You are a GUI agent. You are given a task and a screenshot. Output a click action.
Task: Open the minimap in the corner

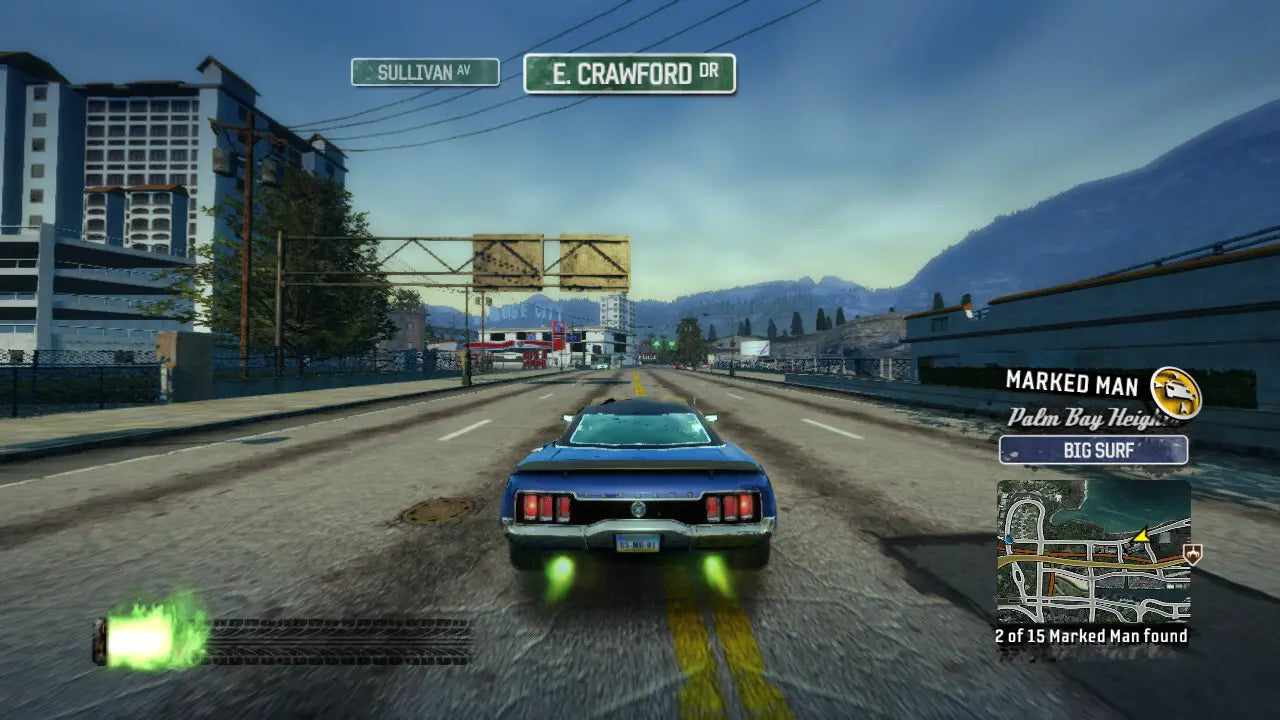1095,550
